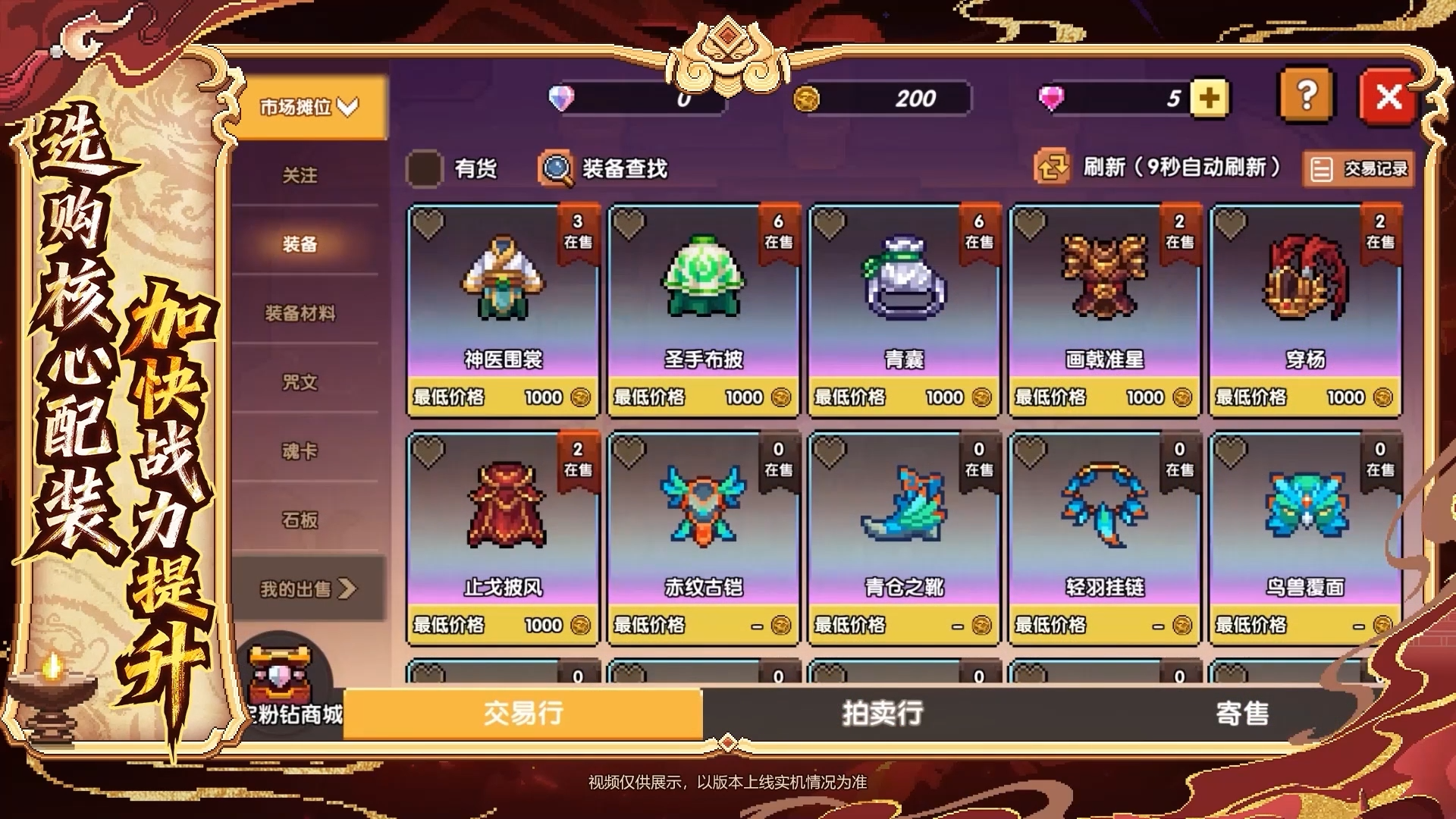Collapse the 市场摊位 dropdown chevron
The height and width of the screenshot is (819, 1456).
click(347, 108)
